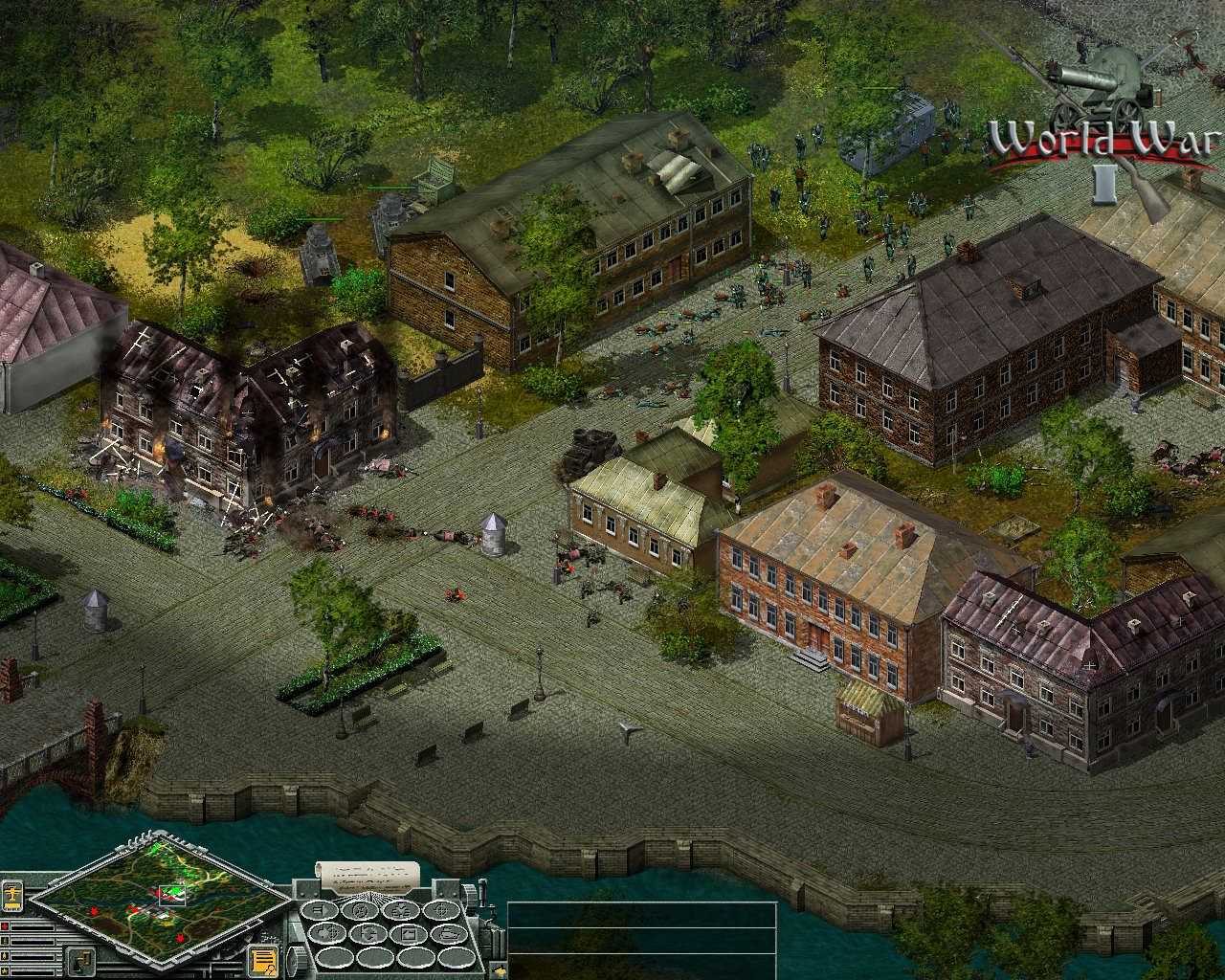Select the crosshair attack command icon

442,909
